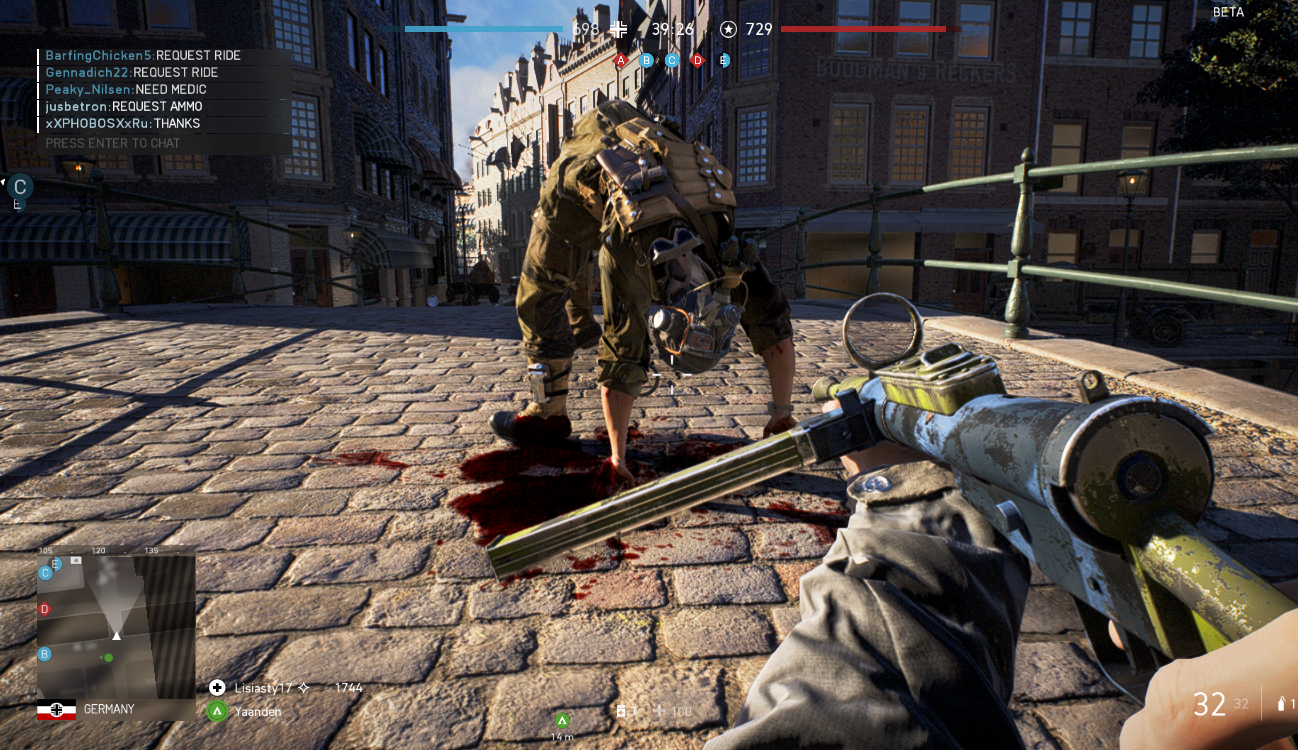Image resolution: width=1298 pixels, height=750 pixels.
Task: Select the grenade icon
Action: coord(1283,704)
